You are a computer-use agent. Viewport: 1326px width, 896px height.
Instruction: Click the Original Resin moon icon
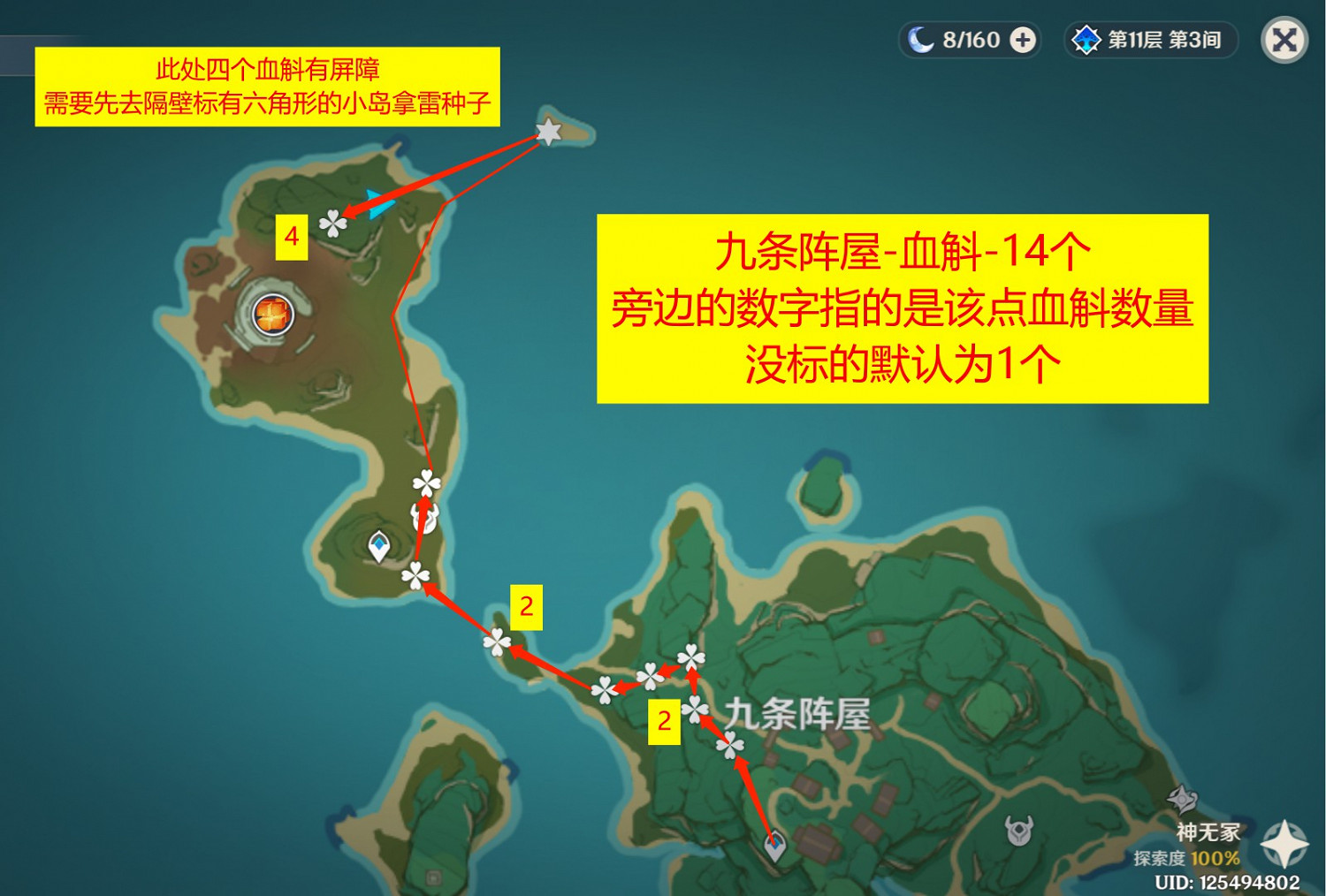[921, 40]
